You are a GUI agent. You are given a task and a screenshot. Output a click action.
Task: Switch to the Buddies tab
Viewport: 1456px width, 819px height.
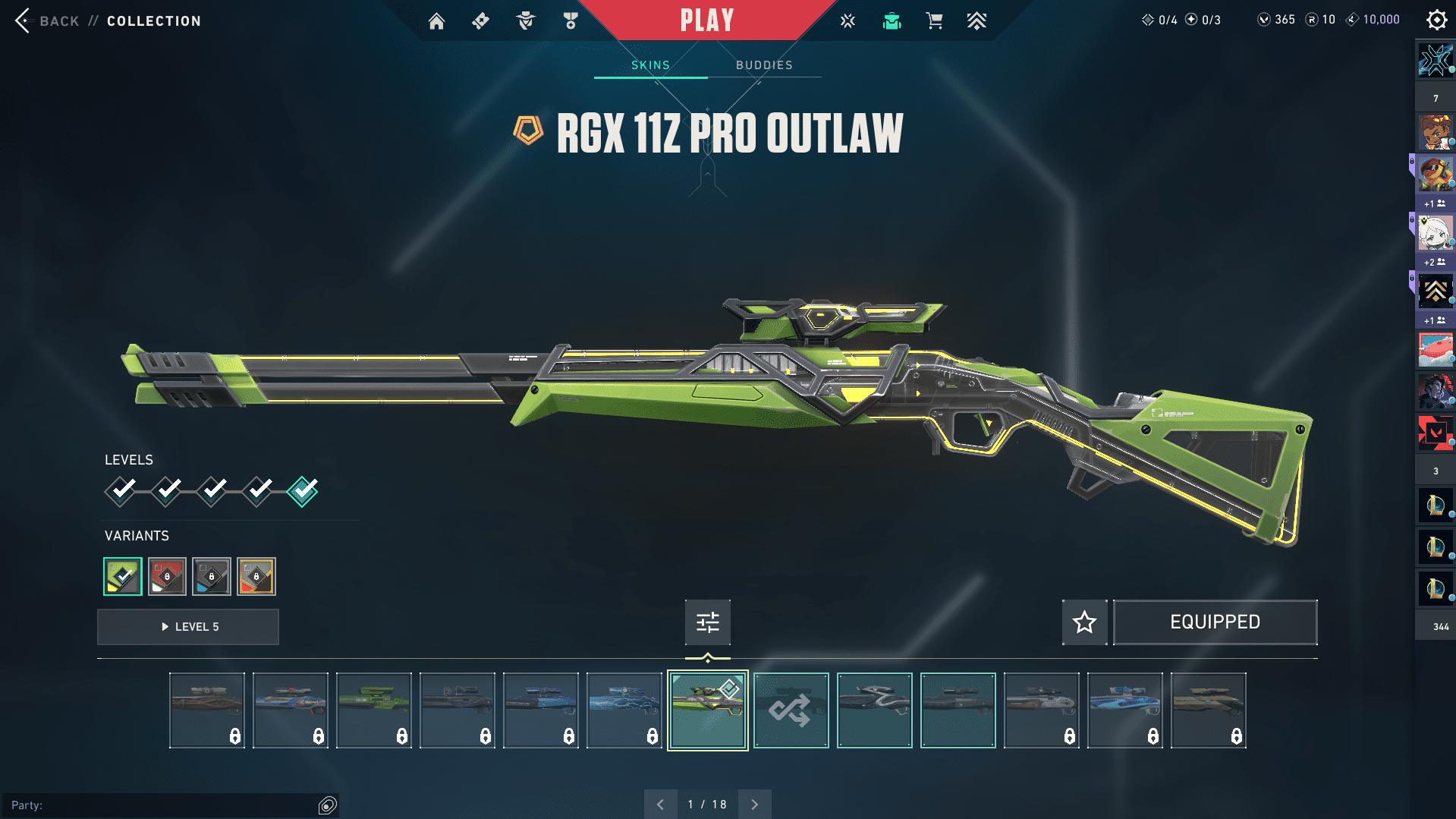(x=764, y=65)
